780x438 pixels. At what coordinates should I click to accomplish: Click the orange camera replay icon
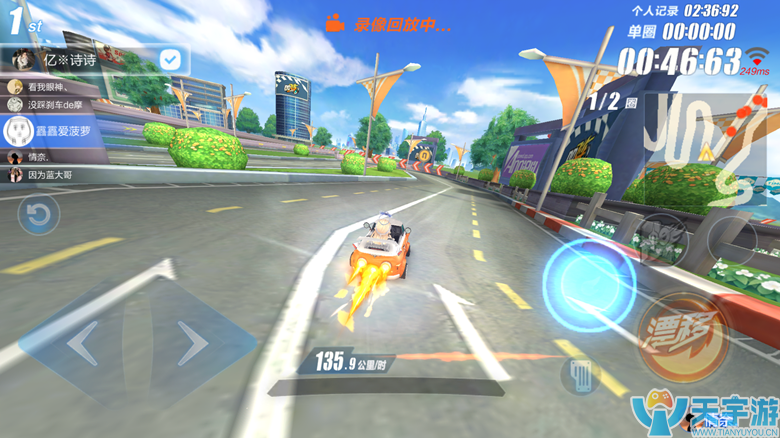point(335,24)
